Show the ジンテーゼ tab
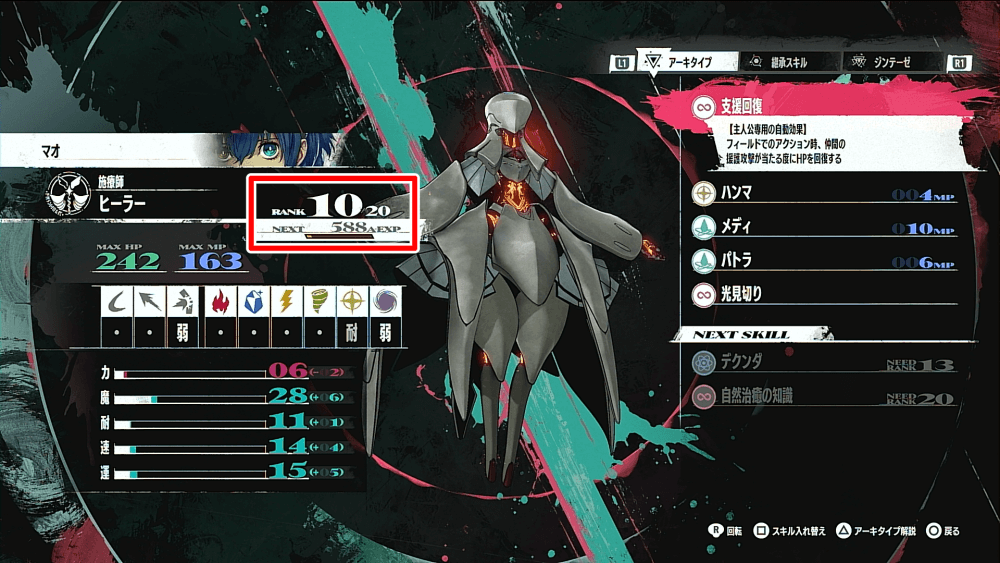 [889, 63]
